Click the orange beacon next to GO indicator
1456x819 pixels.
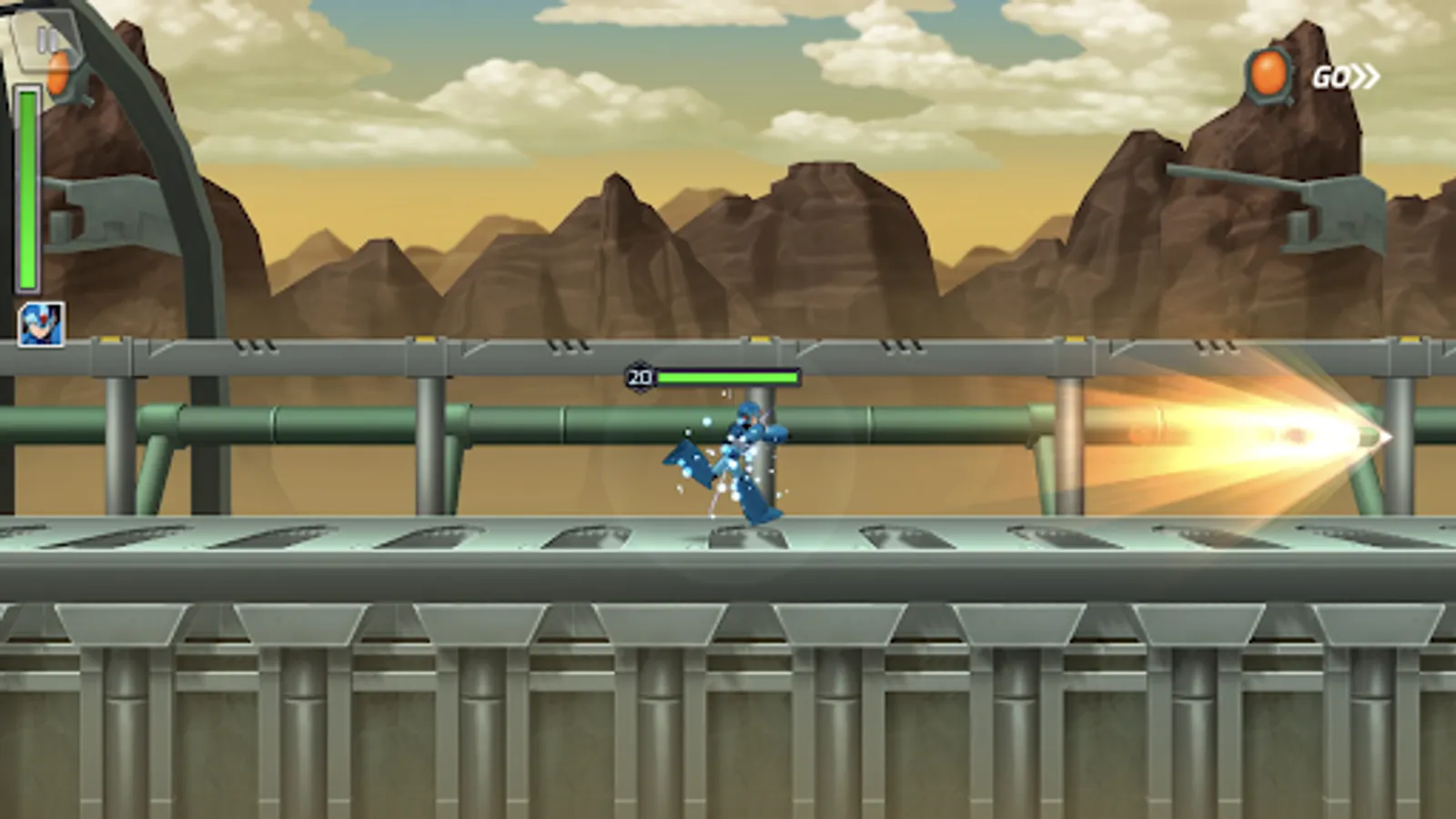(1270, 73)
